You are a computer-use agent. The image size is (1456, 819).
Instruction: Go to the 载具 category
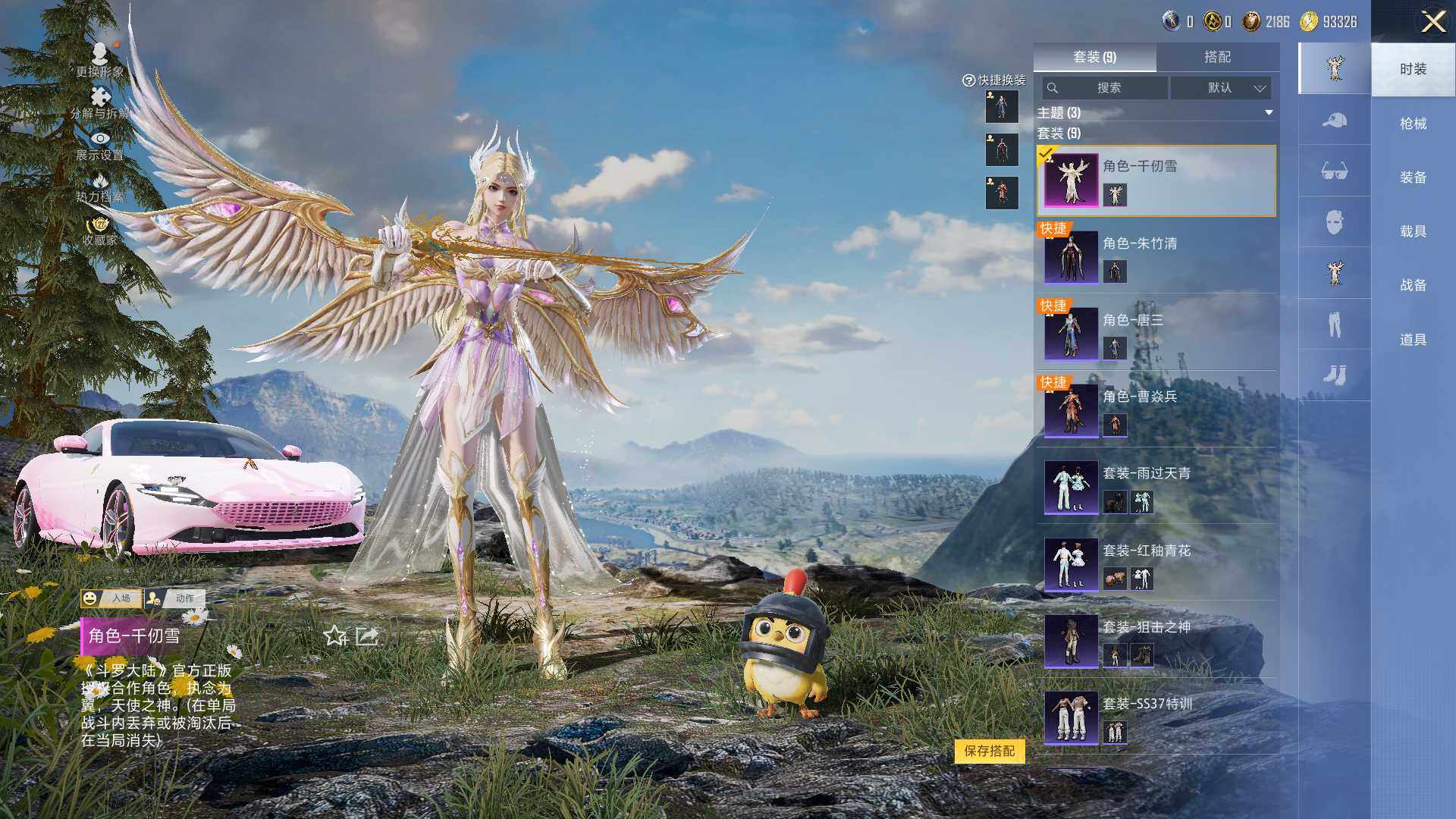coord(1413,231)
